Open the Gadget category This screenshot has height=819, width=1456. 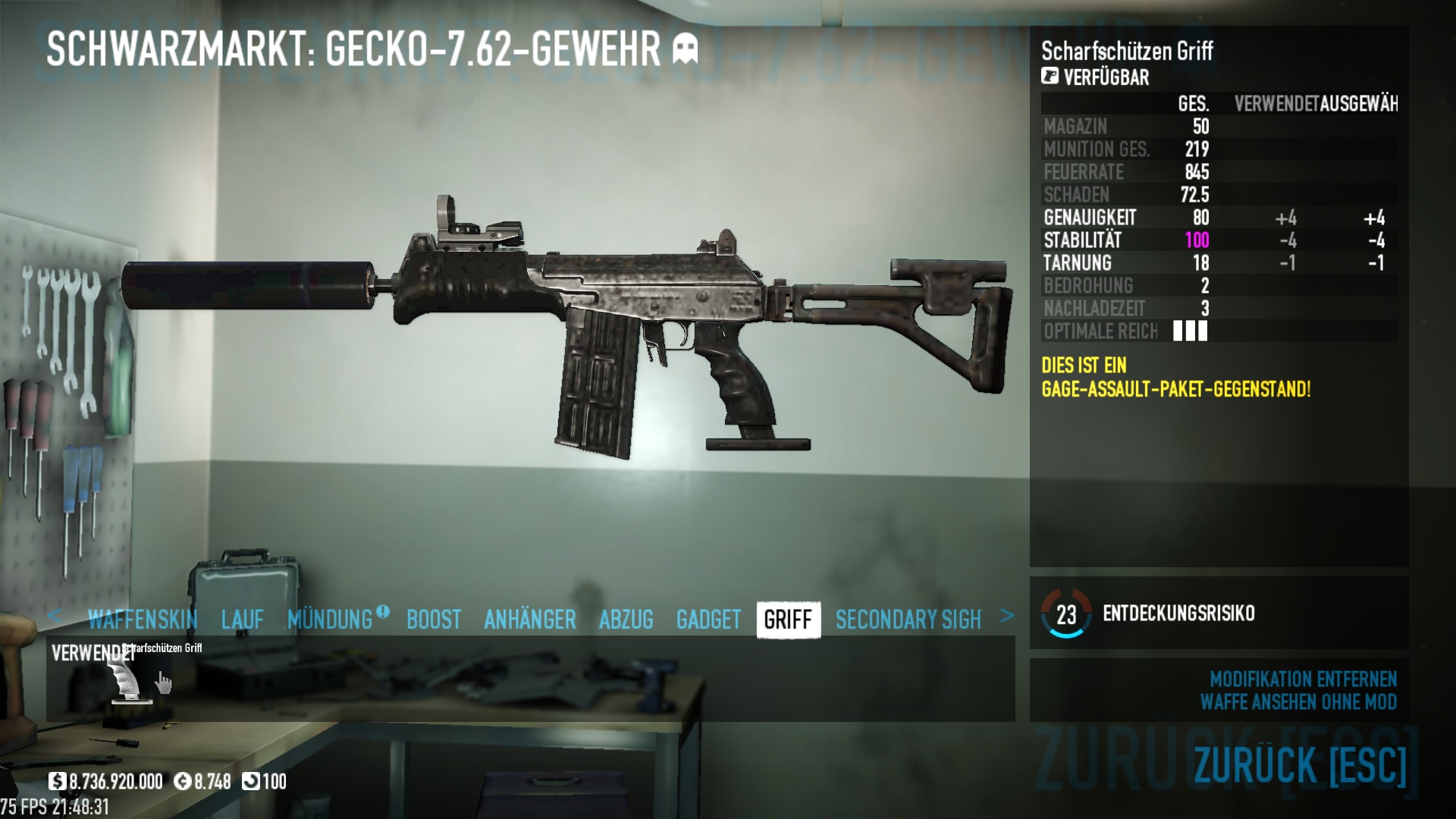[708, 620]
